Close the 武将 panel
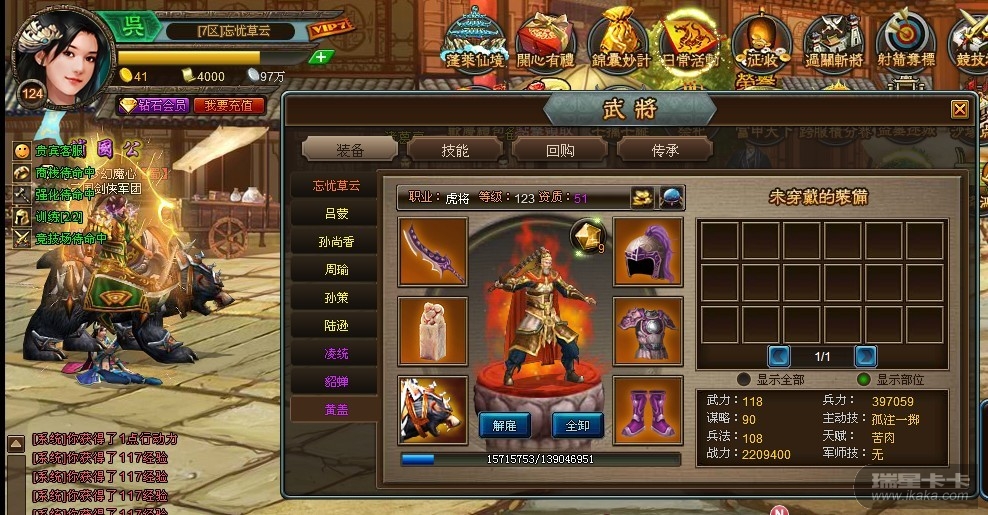 click(959, 109)
